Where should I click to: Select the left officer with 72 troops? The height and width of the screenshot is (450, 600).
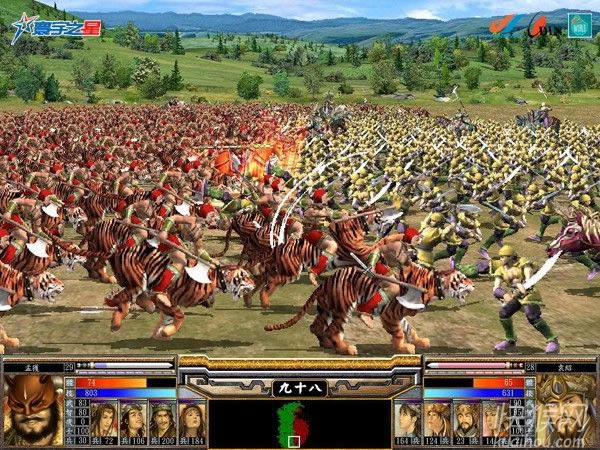tap(104, 418)
